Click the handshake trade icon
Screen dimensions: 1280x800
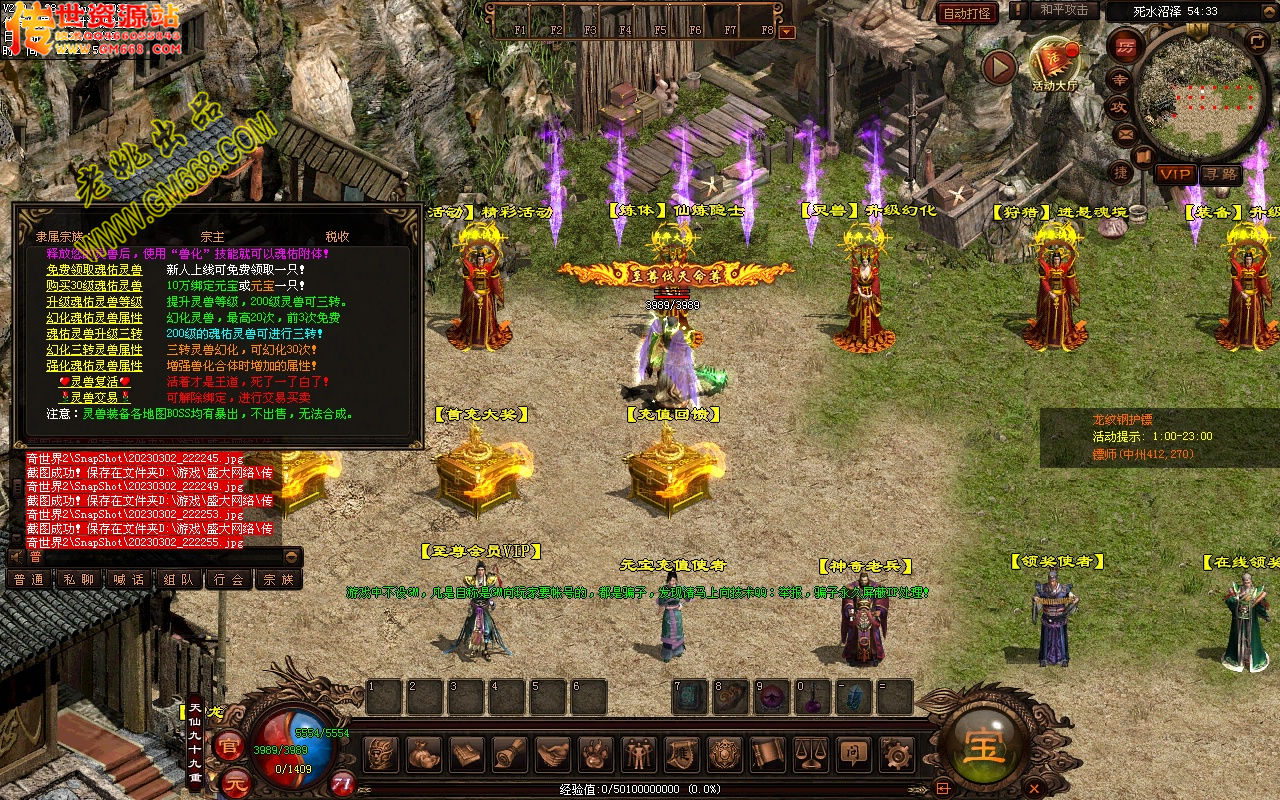point(552,753)
